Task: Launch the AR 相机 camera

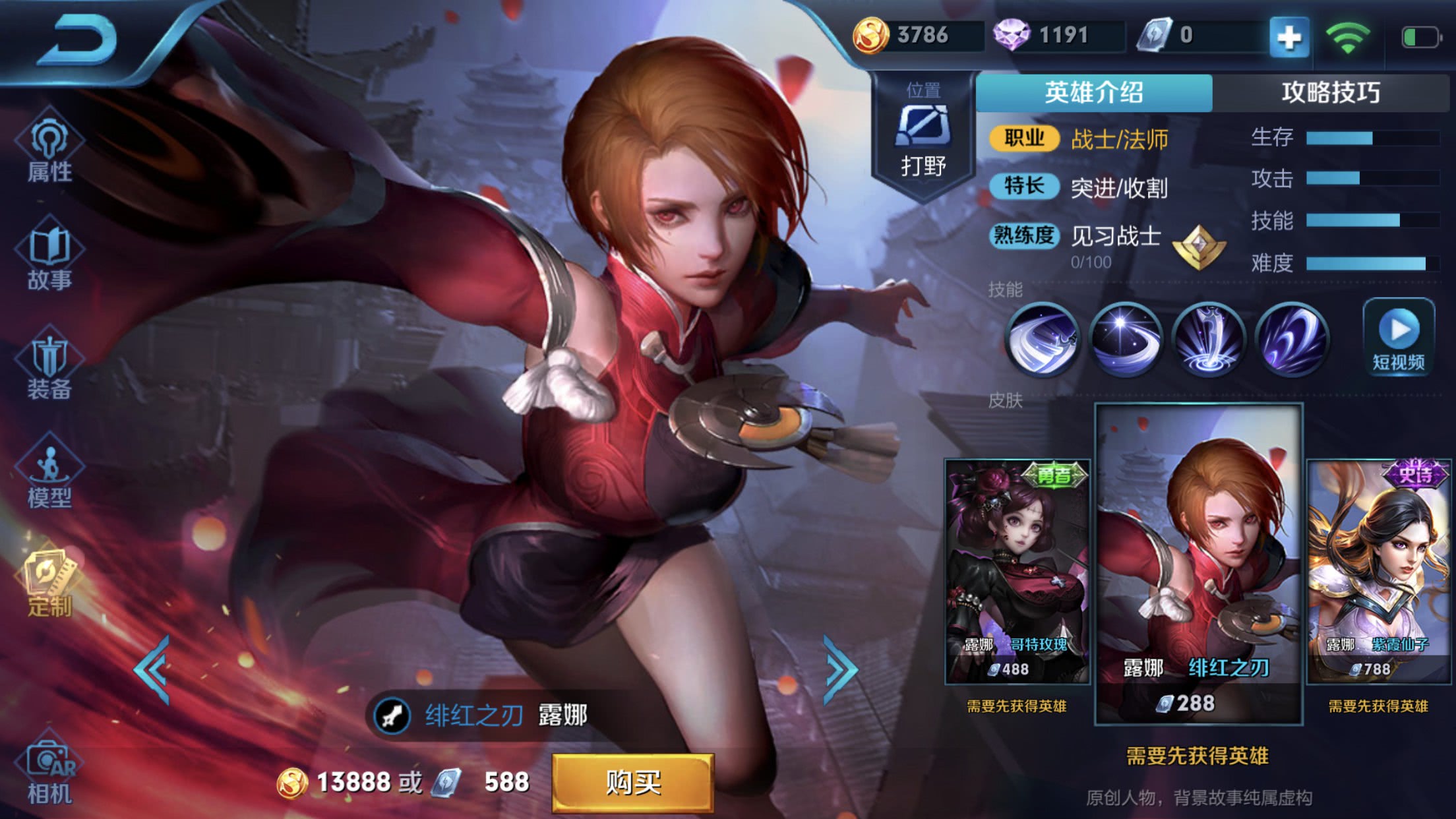Action: (x=49, y=772)
